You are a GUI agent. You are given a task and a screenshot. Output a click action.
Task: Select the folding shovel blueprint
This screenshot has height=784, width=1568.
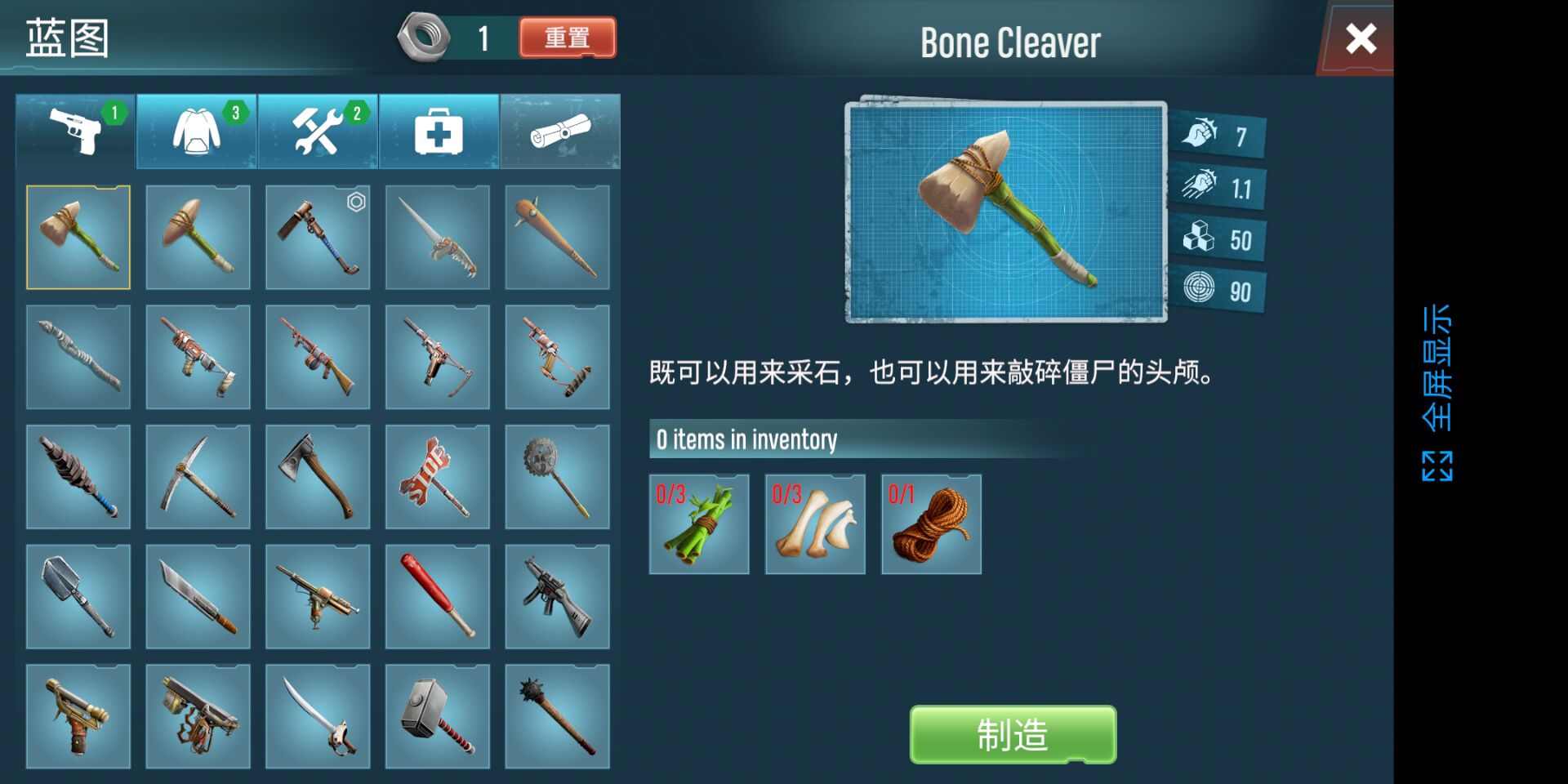78,597
